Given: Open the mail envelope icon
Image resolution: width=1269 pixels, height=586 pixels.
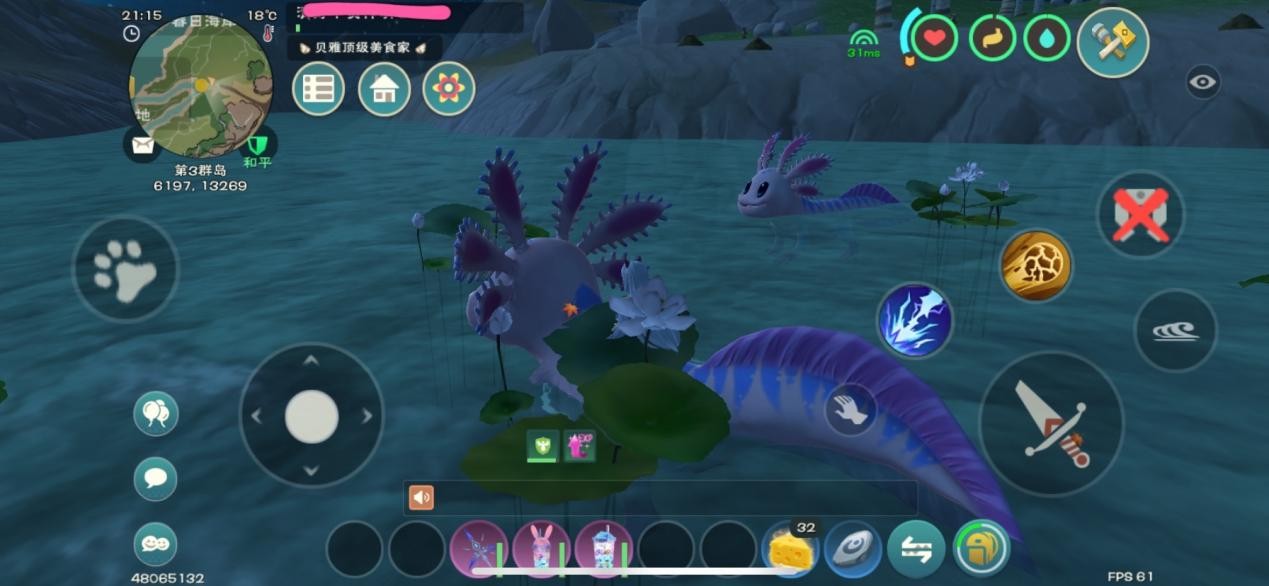Looking at the screenshot, I should click(x=143, y=145).
